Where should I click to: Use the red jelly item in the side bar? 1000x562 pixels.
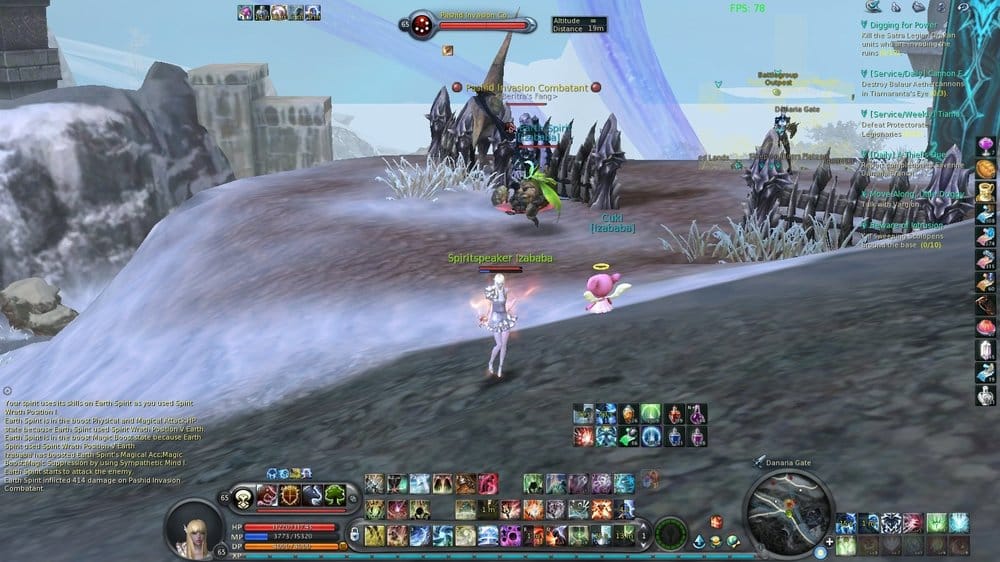pos(986,327)
